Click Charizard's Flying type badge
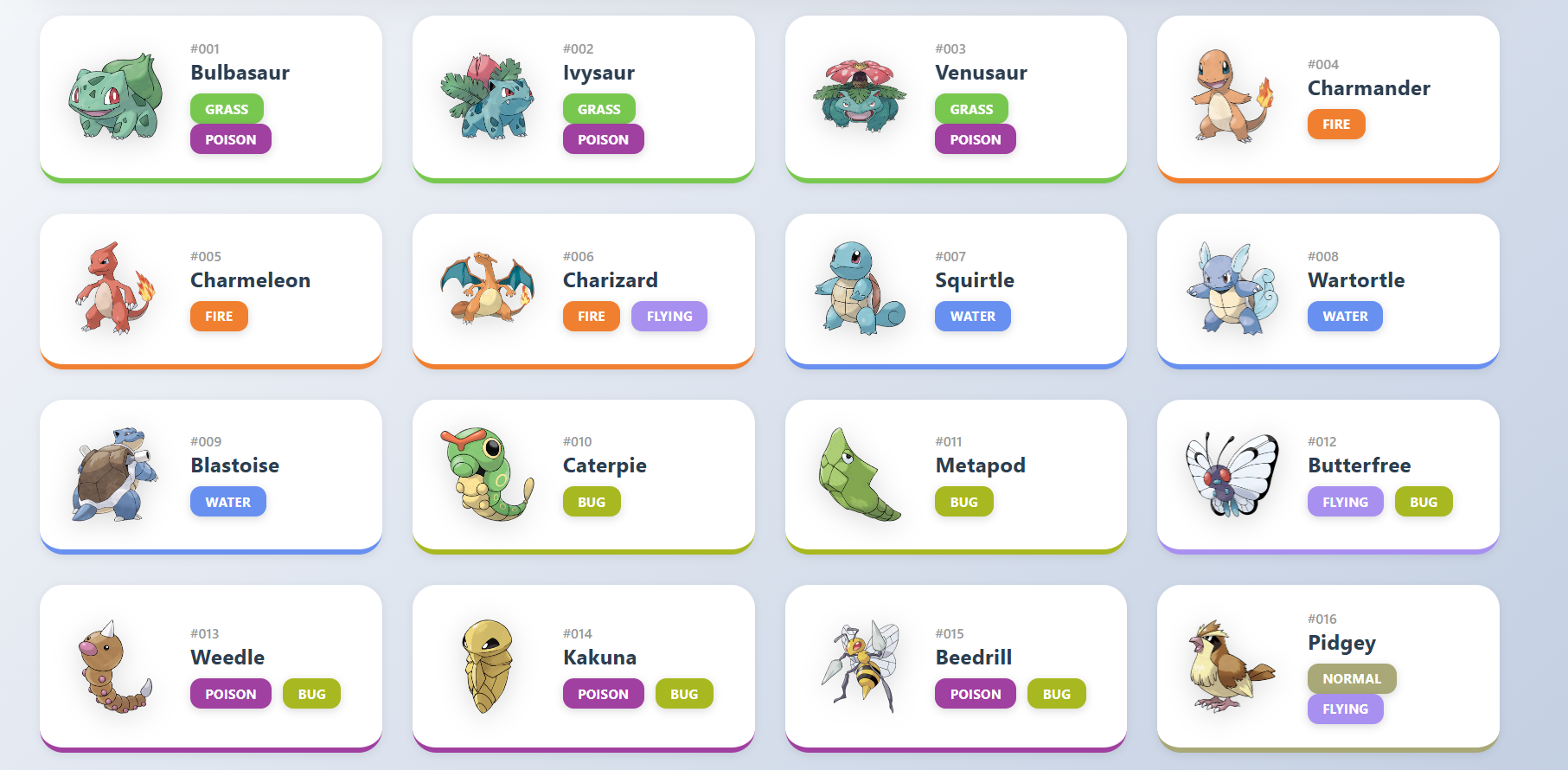Screen dimensions: 1568x770 coord(669,317)
